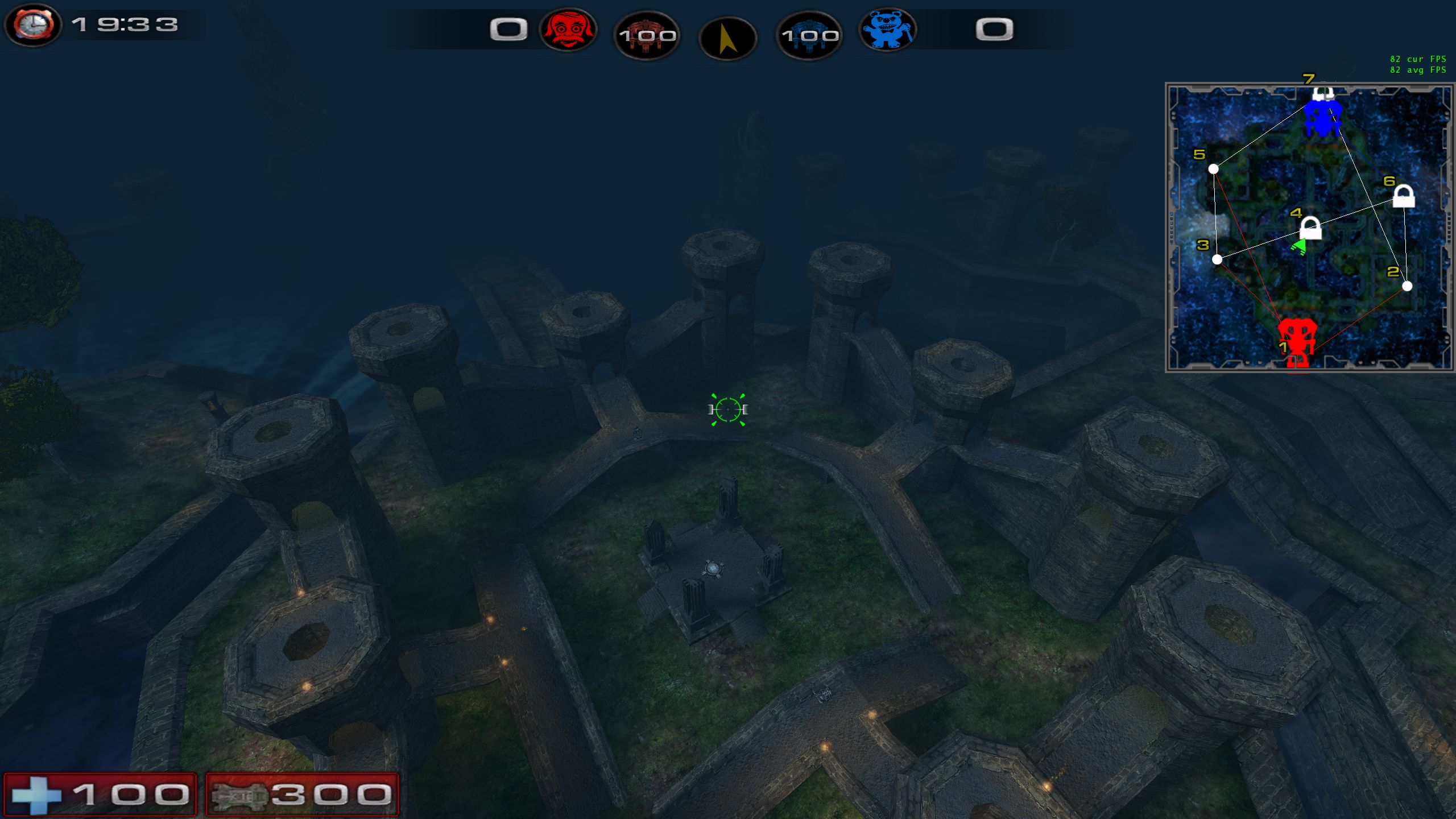Select node 3 on the minimap
The height and width of the screenshot is (819, 1456).
pyautogui.click(x=1217, y=259)
